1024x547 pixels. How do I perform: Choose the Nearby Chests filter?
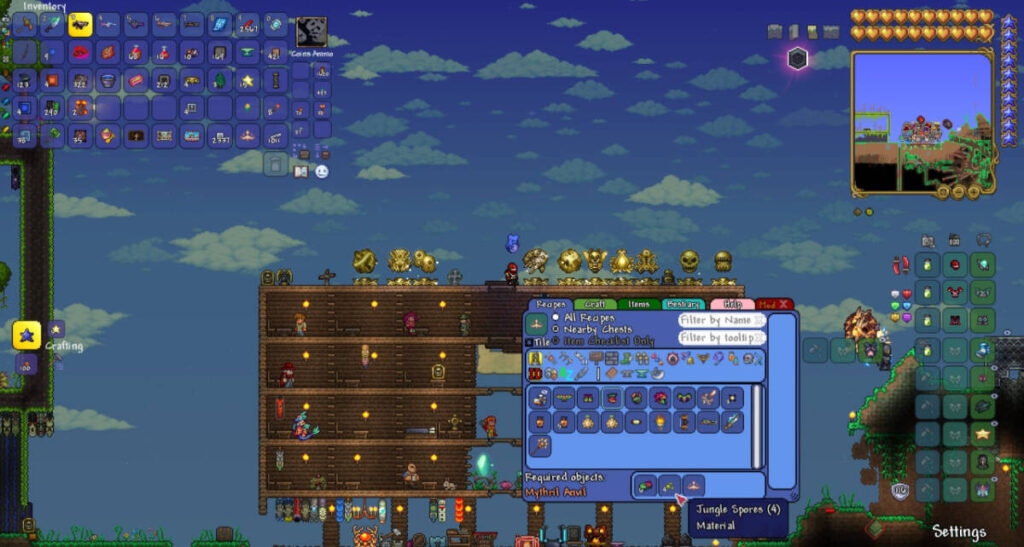[556, 329]
